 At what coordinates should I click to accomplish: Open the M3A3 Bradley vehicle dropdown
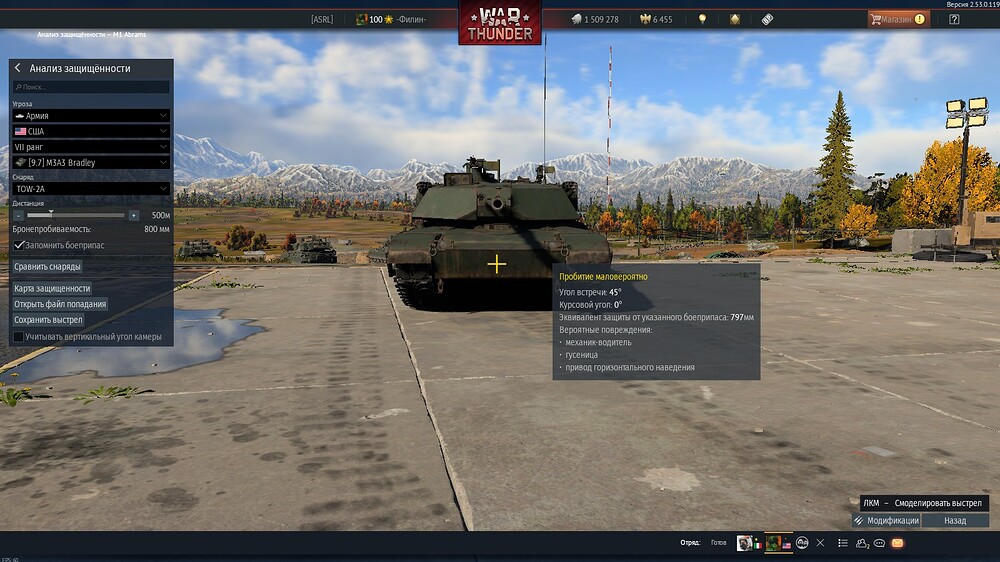click(90, 162)
